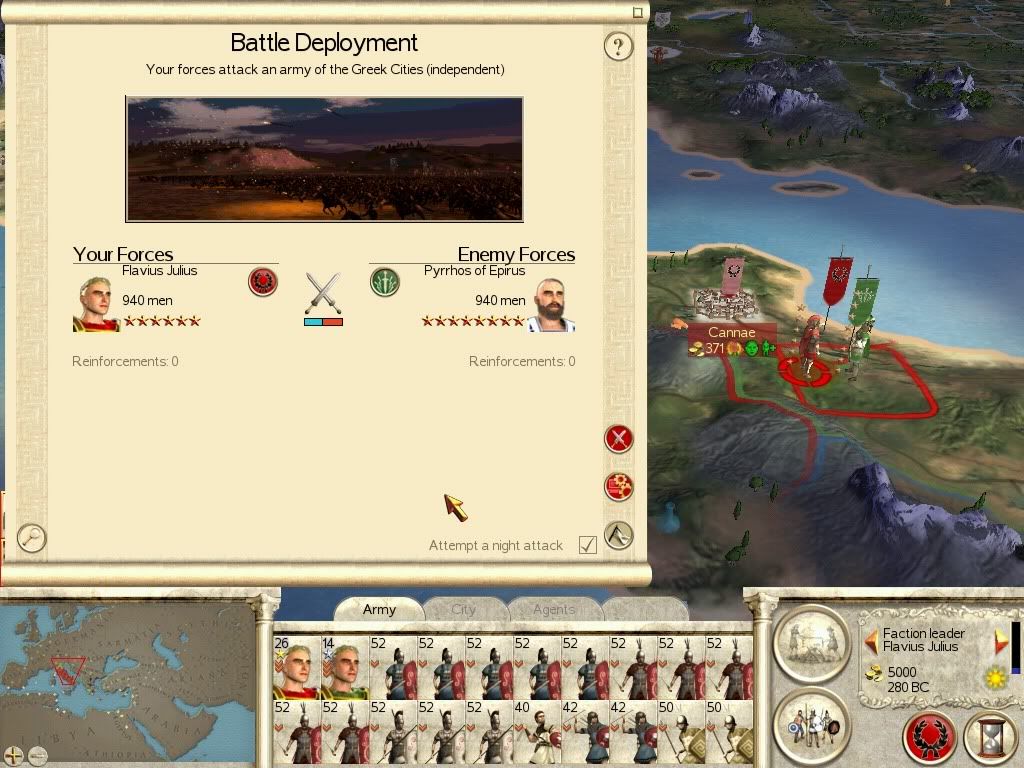
Task: Select Flavius Julius portrait under Your Forces
Action: click(x=95, y=304)
